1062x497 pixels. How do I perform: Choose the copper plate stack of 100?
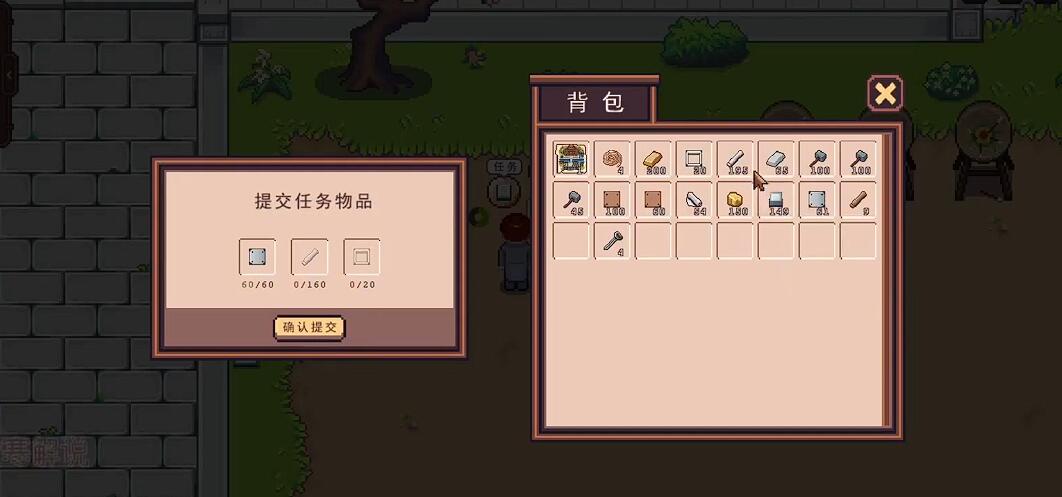612,200
